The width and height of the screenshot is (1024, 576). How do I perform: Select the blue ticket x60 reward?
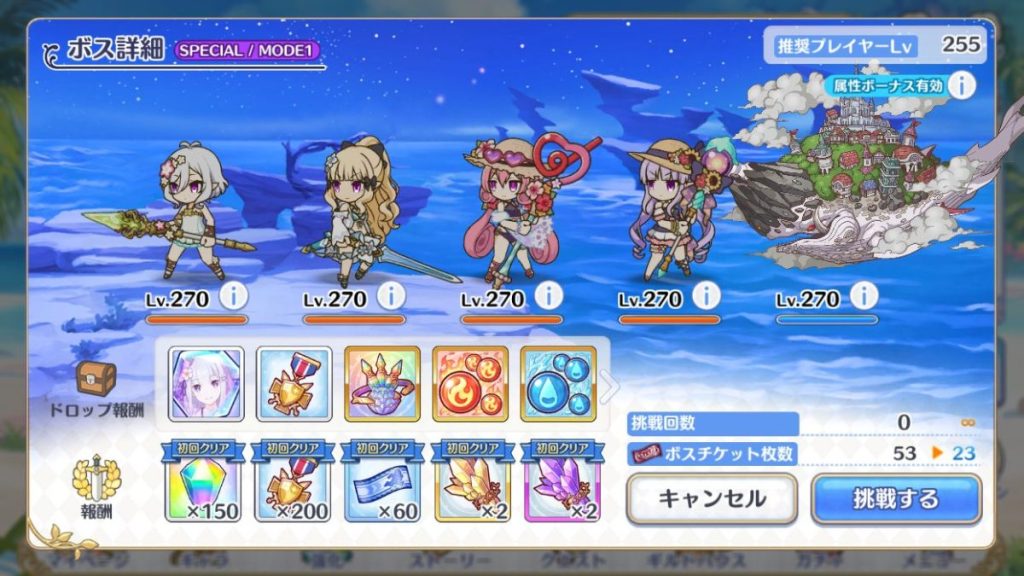pyautogui.click(x=382, y=482)
